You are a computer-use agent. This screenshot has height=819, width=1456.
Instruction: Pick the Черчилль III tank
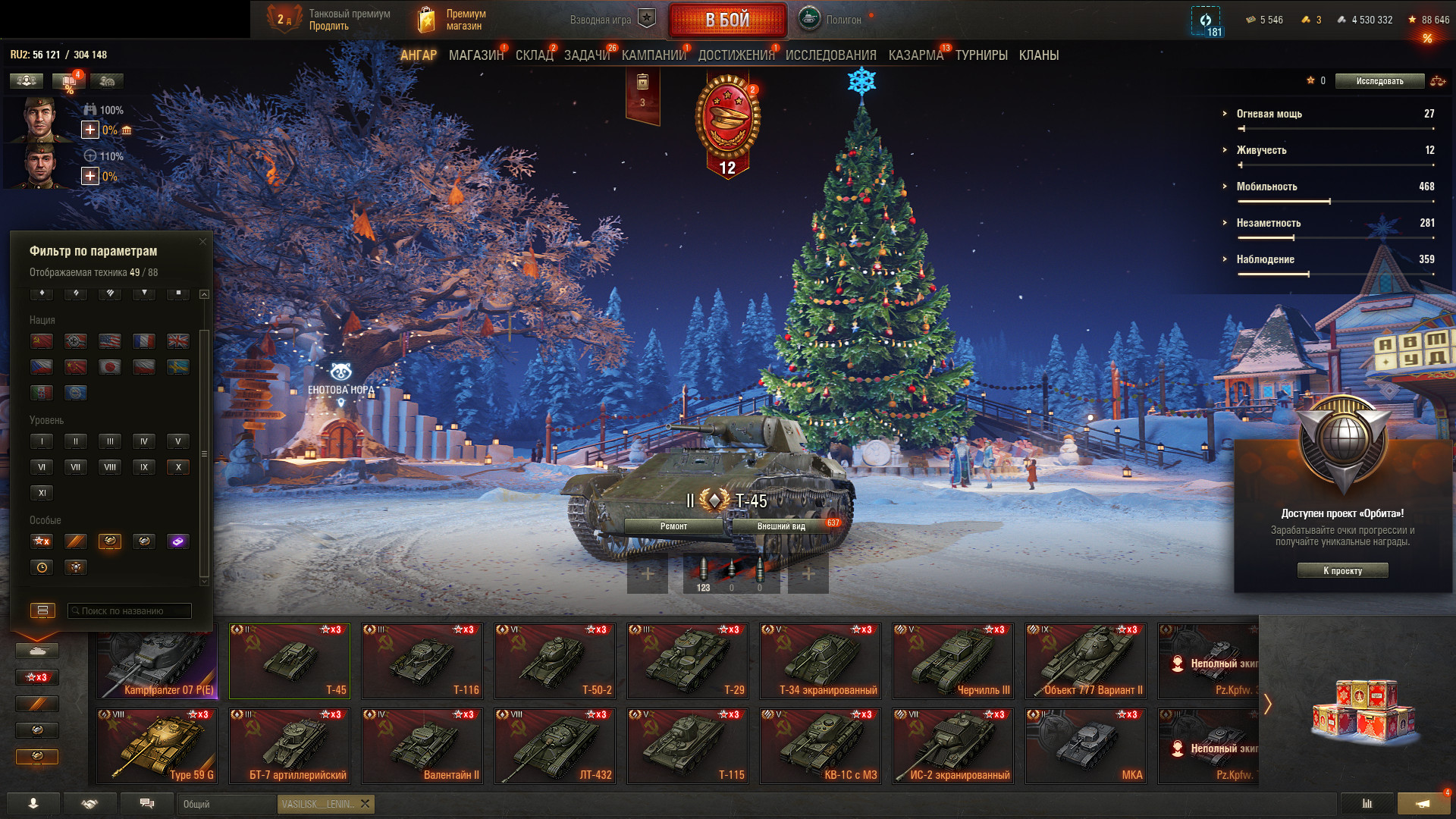952,661
